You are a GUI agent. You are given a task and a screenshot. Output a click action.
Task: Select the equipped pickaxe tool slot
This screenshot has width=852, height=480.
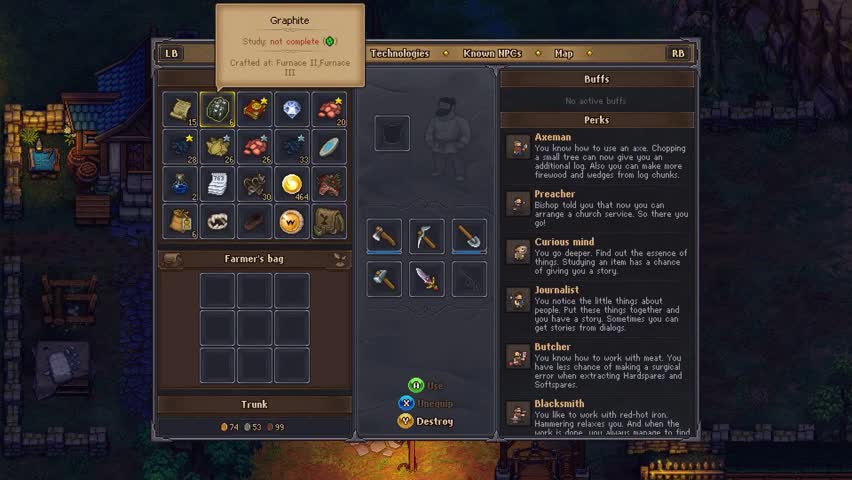coord(427,236)
